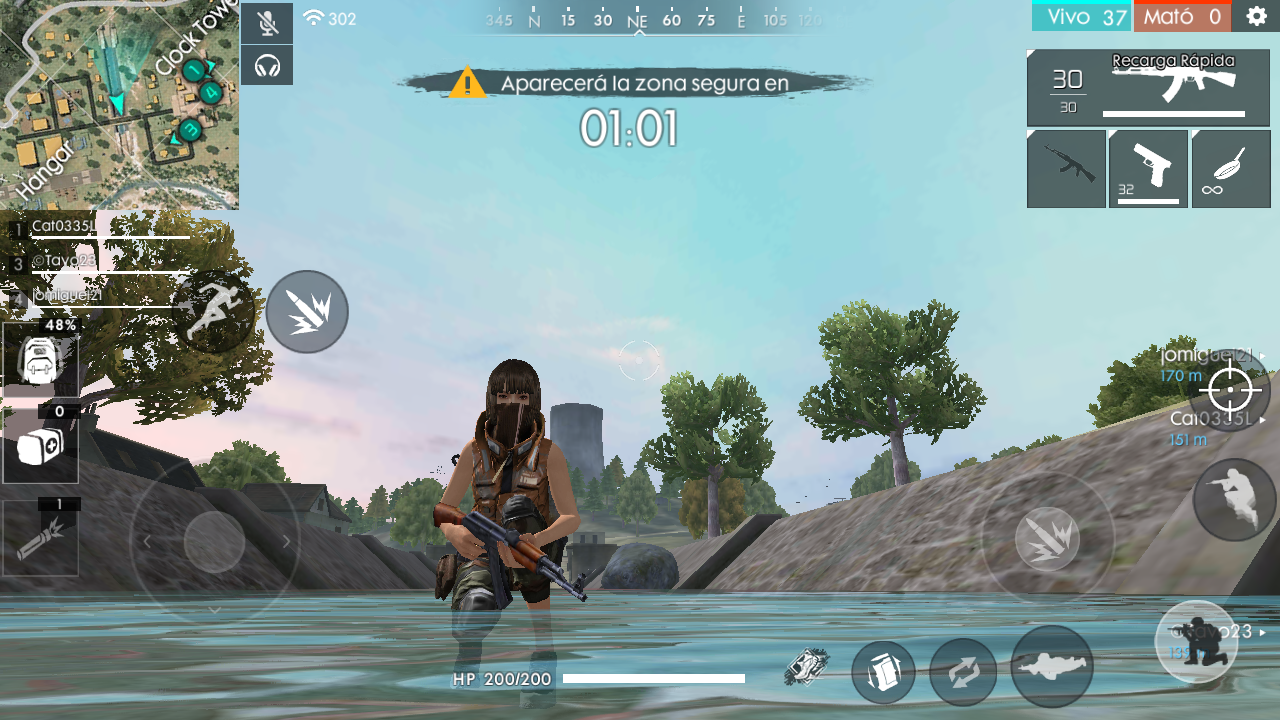The width and height of the screenshot is (1280, 720).
Task: Mute the microphone
Action: coord(267,23)
